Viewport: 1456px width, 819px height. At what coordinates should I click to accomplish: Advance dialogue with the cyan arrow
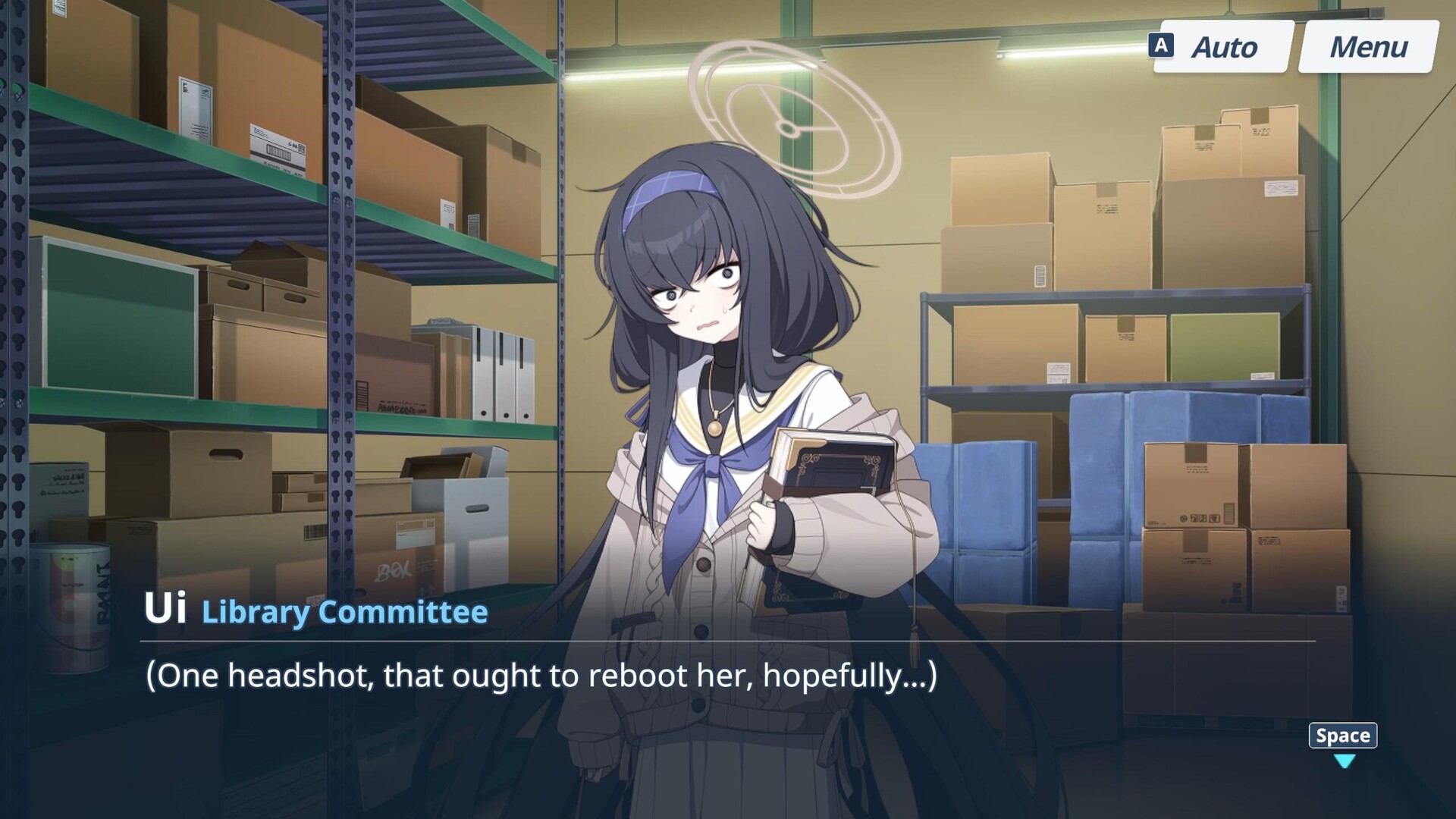pyautogui.click(x=1344, y=761)
